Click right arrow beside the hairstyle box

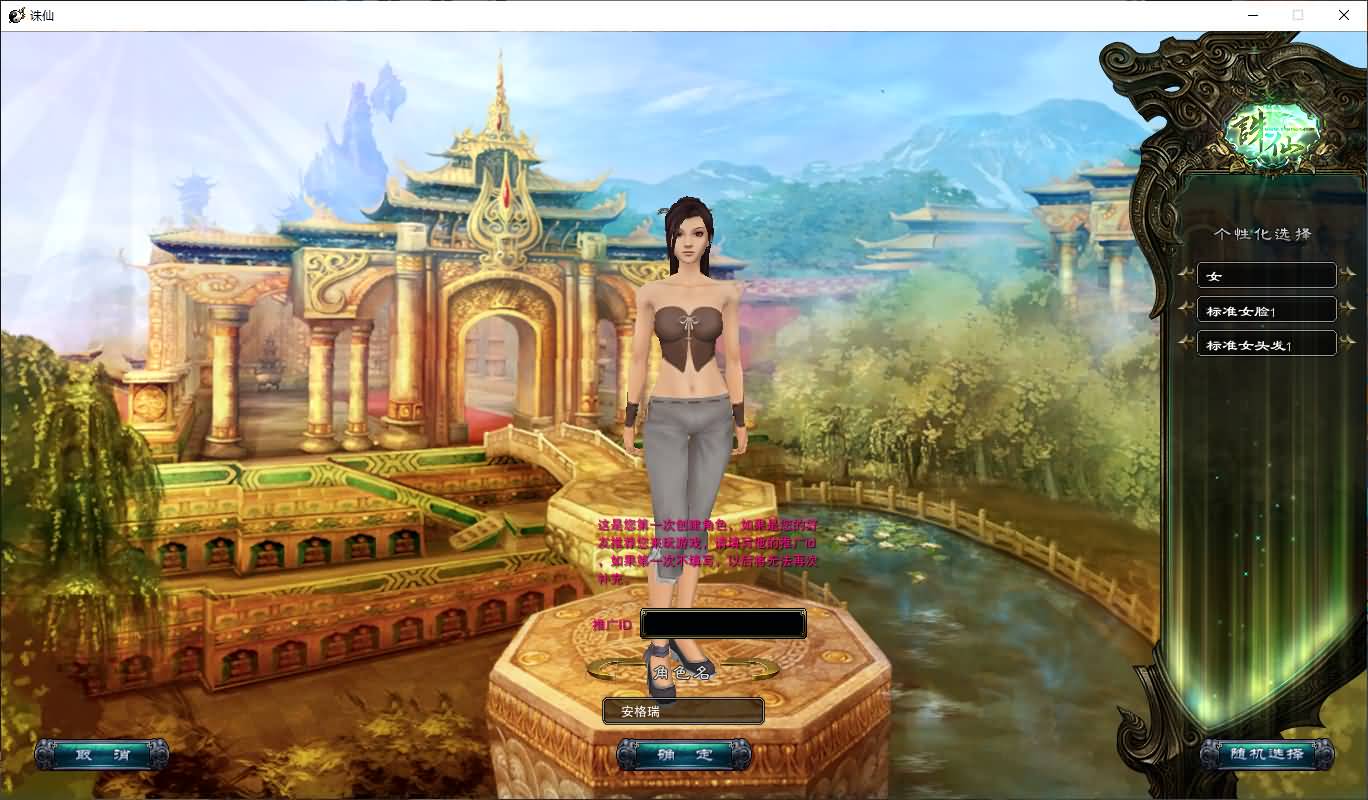click(x=1346, y=343)
